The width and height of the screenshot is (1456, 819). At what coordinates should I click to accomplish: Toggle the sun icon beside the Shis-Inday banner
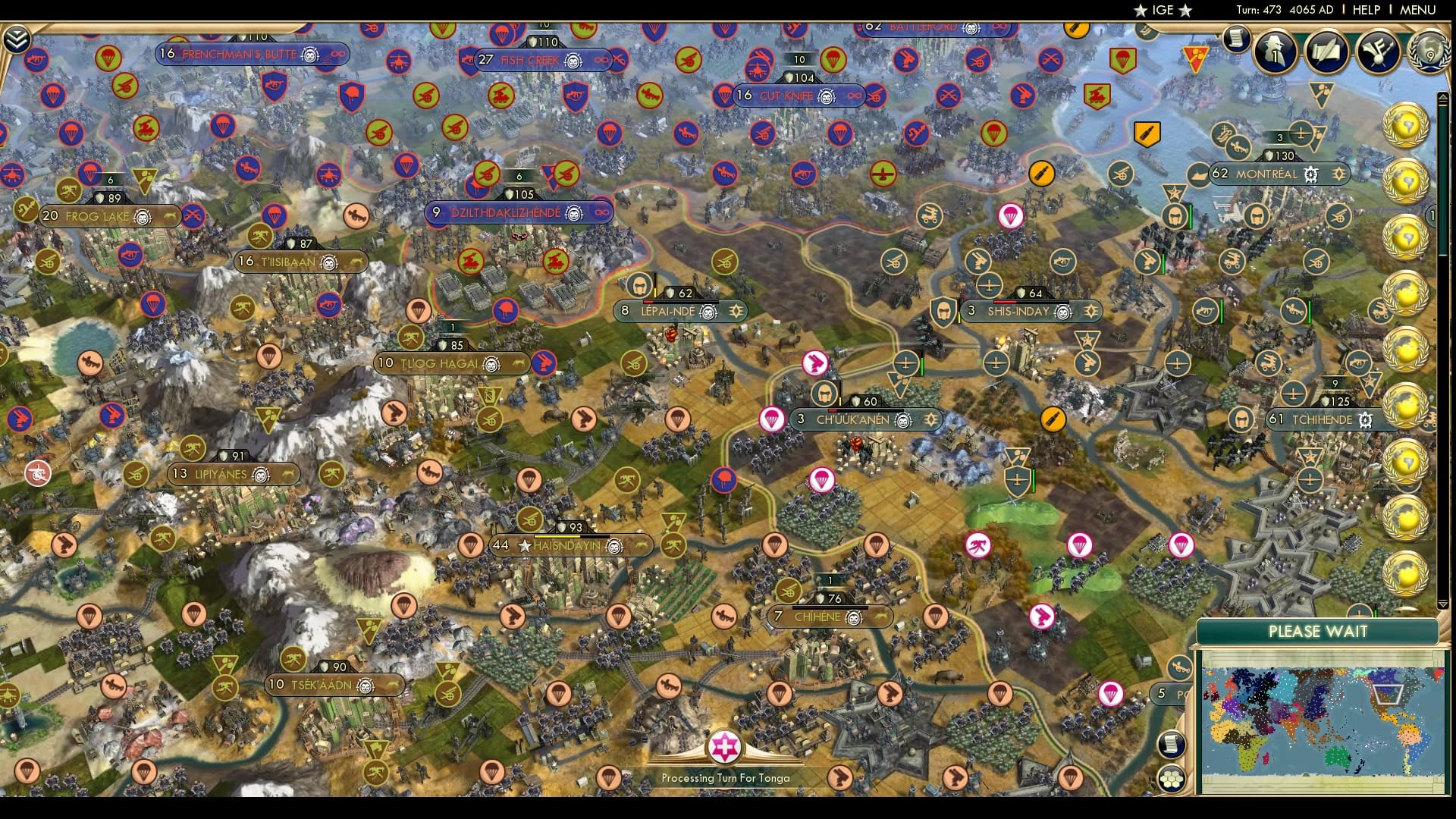click(1090, 312)
